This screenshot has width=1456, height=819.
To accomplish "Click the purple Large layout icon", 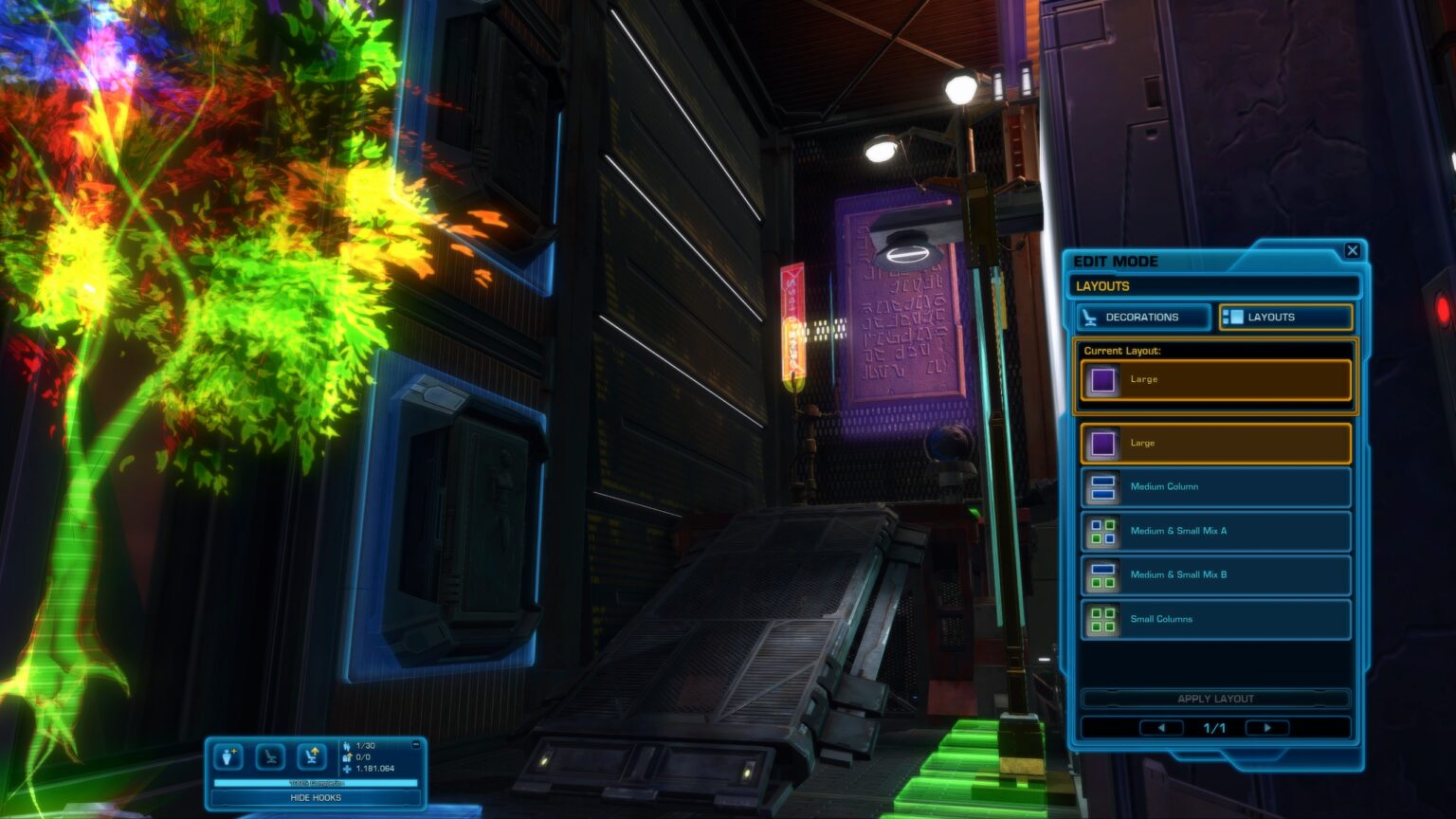I will [1102, 443].
